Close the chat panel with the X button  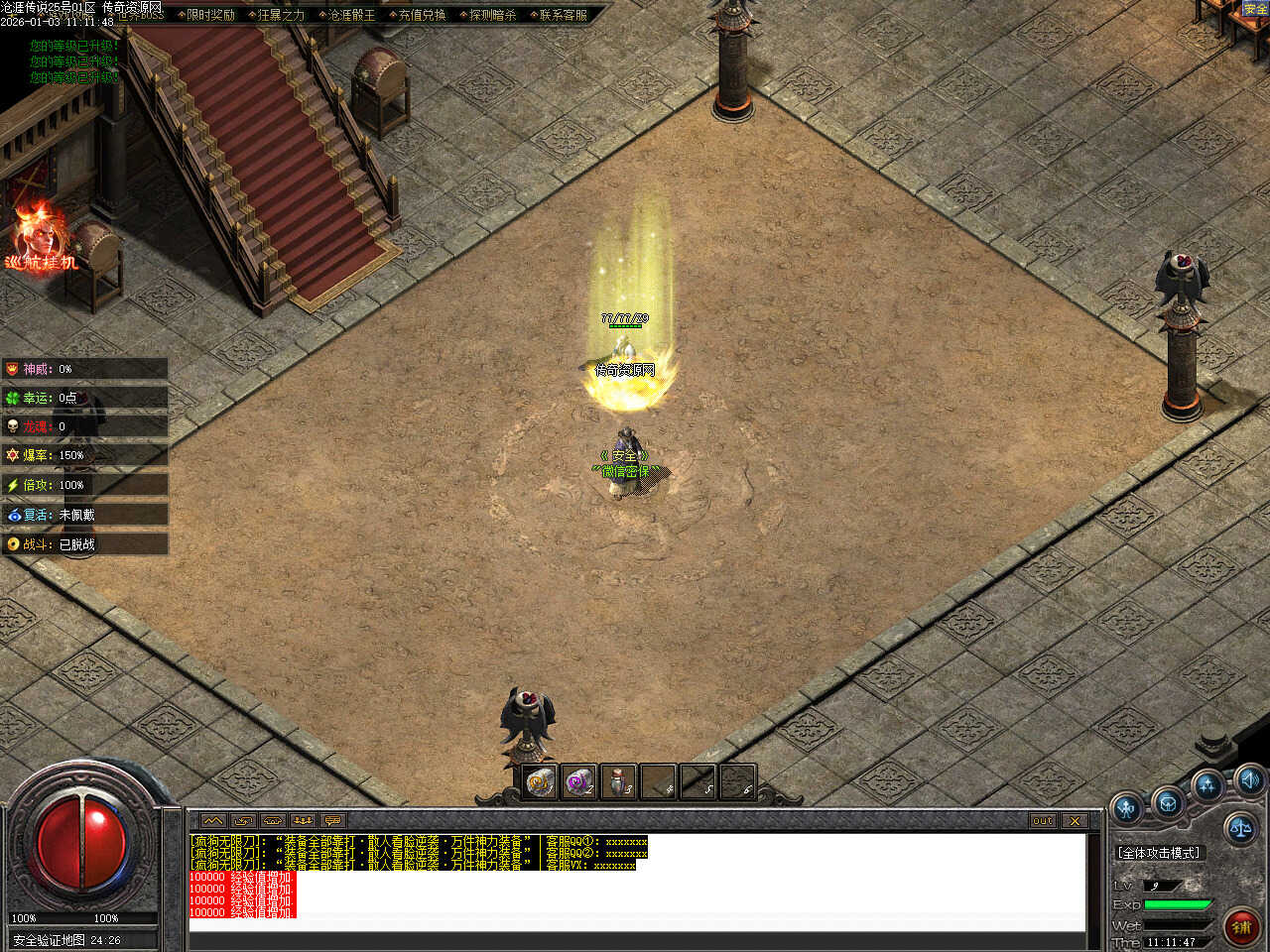pyautogui.click(x=1075, y=821)
